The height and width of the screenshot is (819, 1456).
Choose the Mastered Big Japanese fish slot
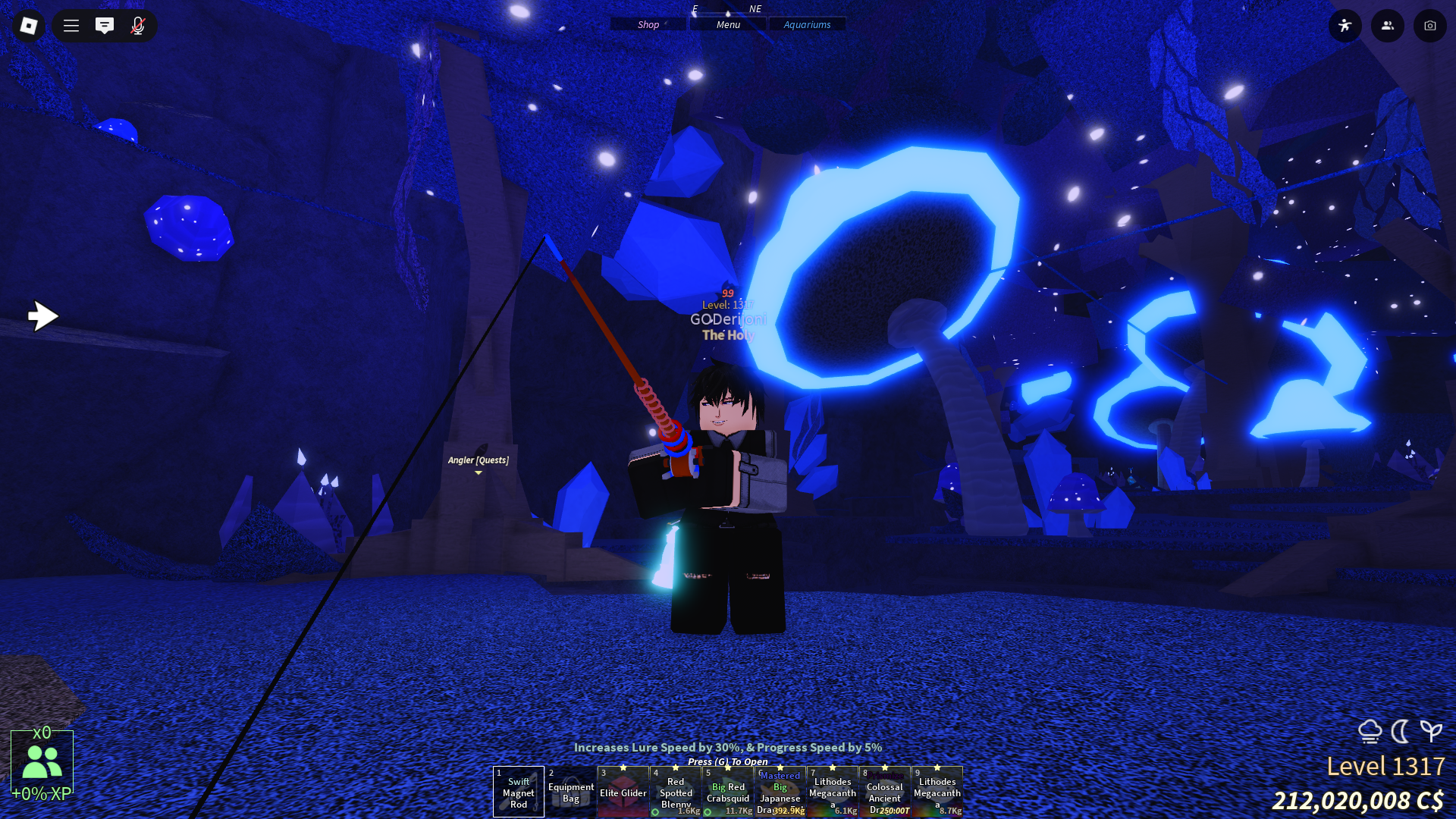pos(780,792)
